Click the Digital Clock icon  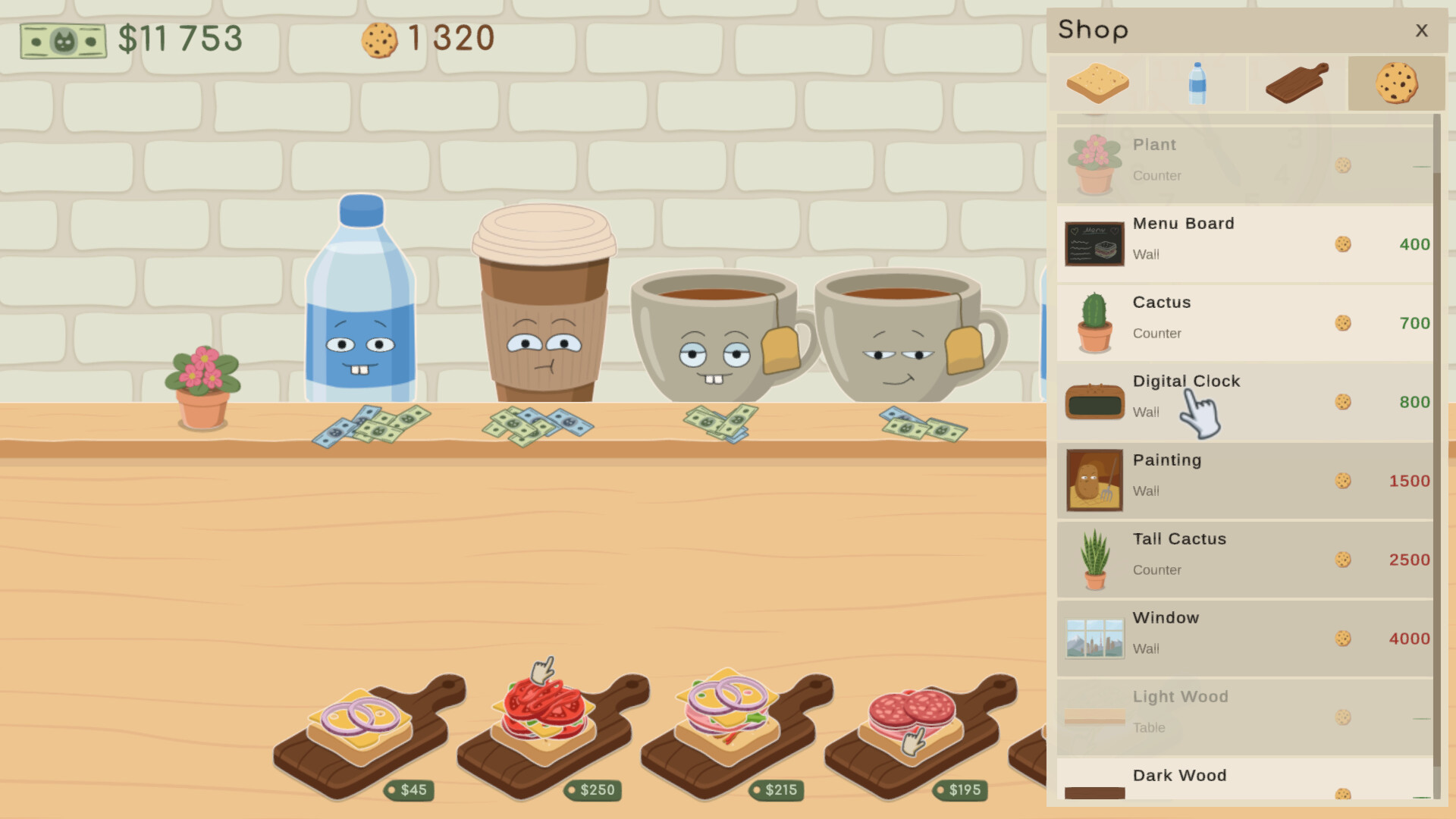[x=1094, y=402]
